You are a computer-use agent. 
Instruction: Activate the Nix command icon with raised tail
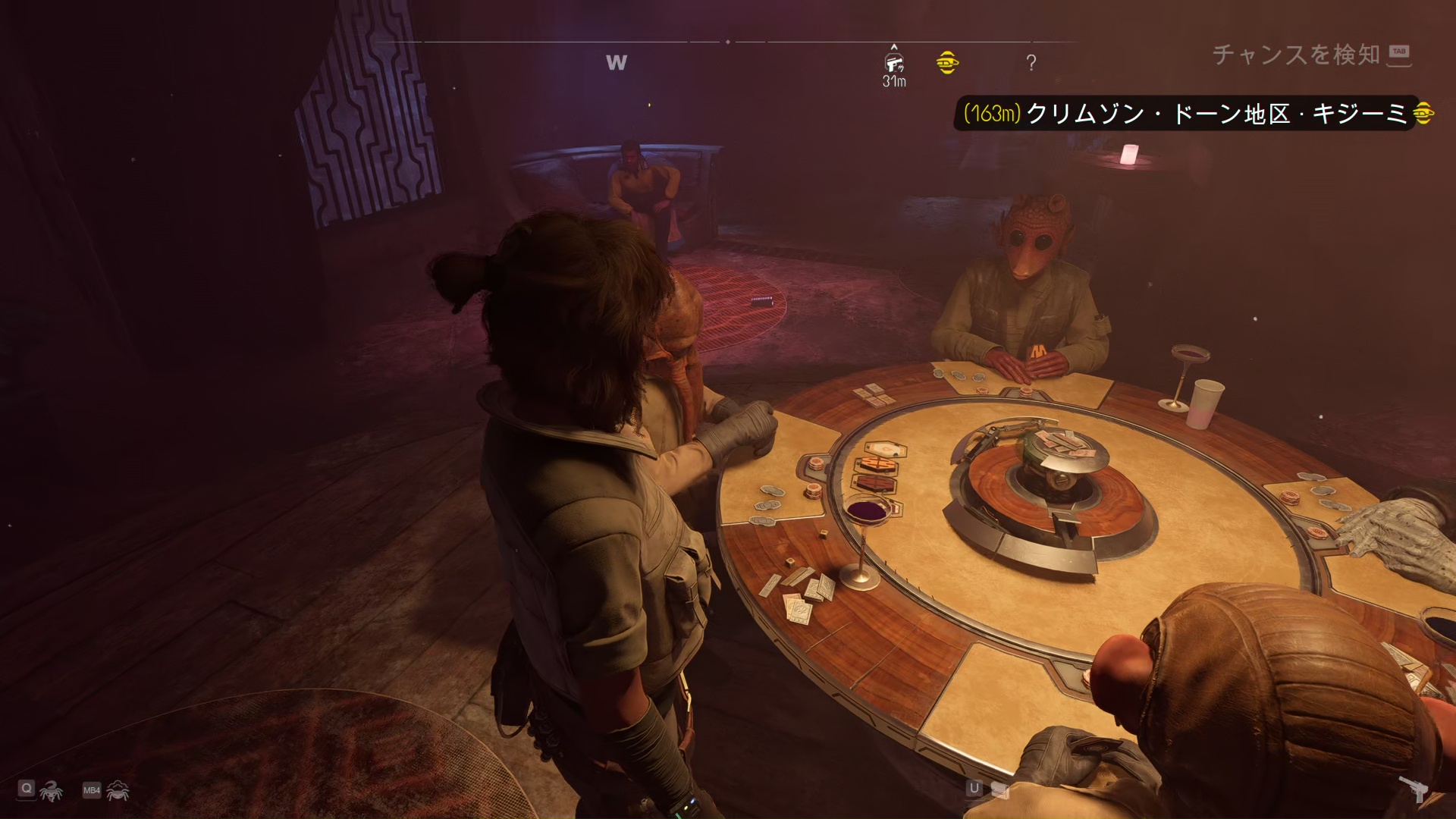click(x=52, y=791)
